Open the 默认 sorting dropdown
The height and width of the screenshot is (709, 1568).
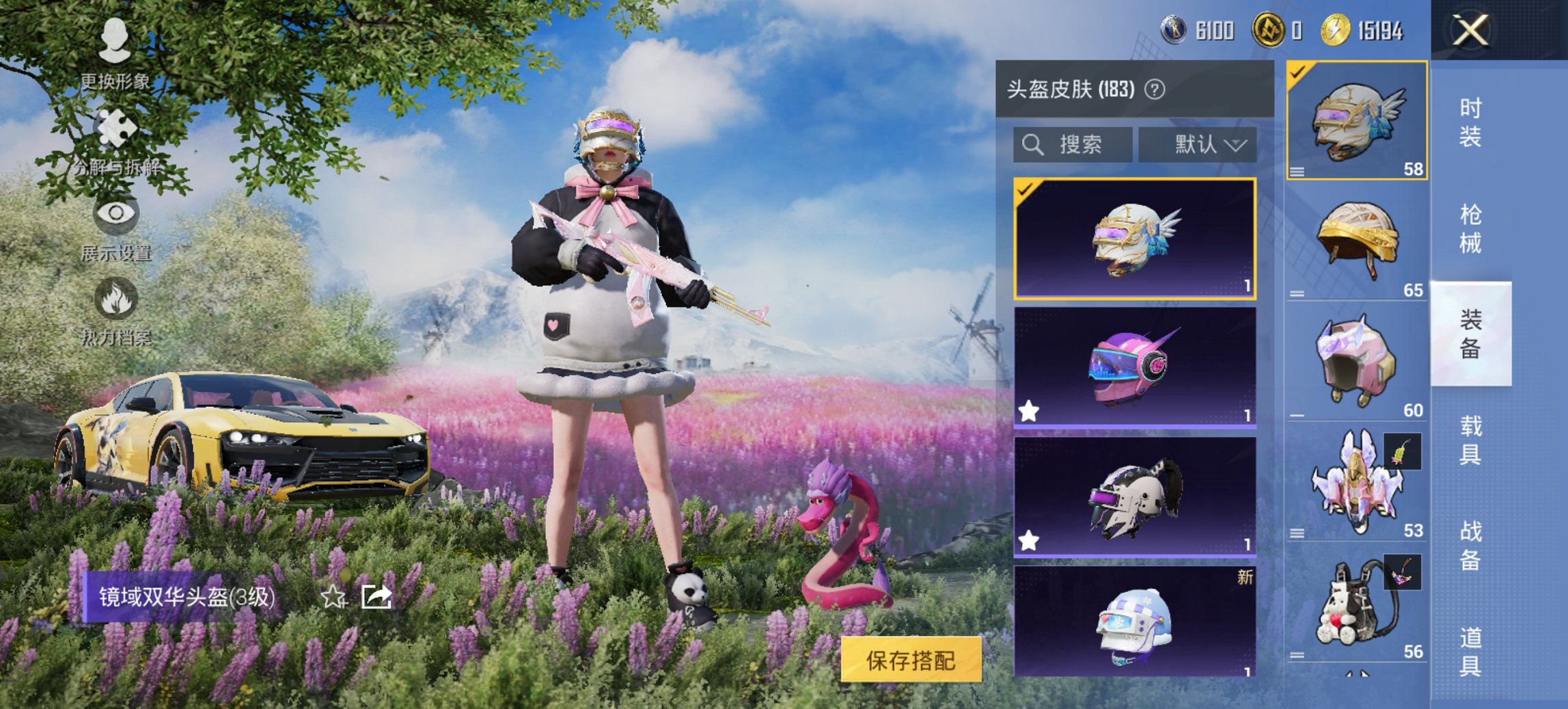[1200, 145]
